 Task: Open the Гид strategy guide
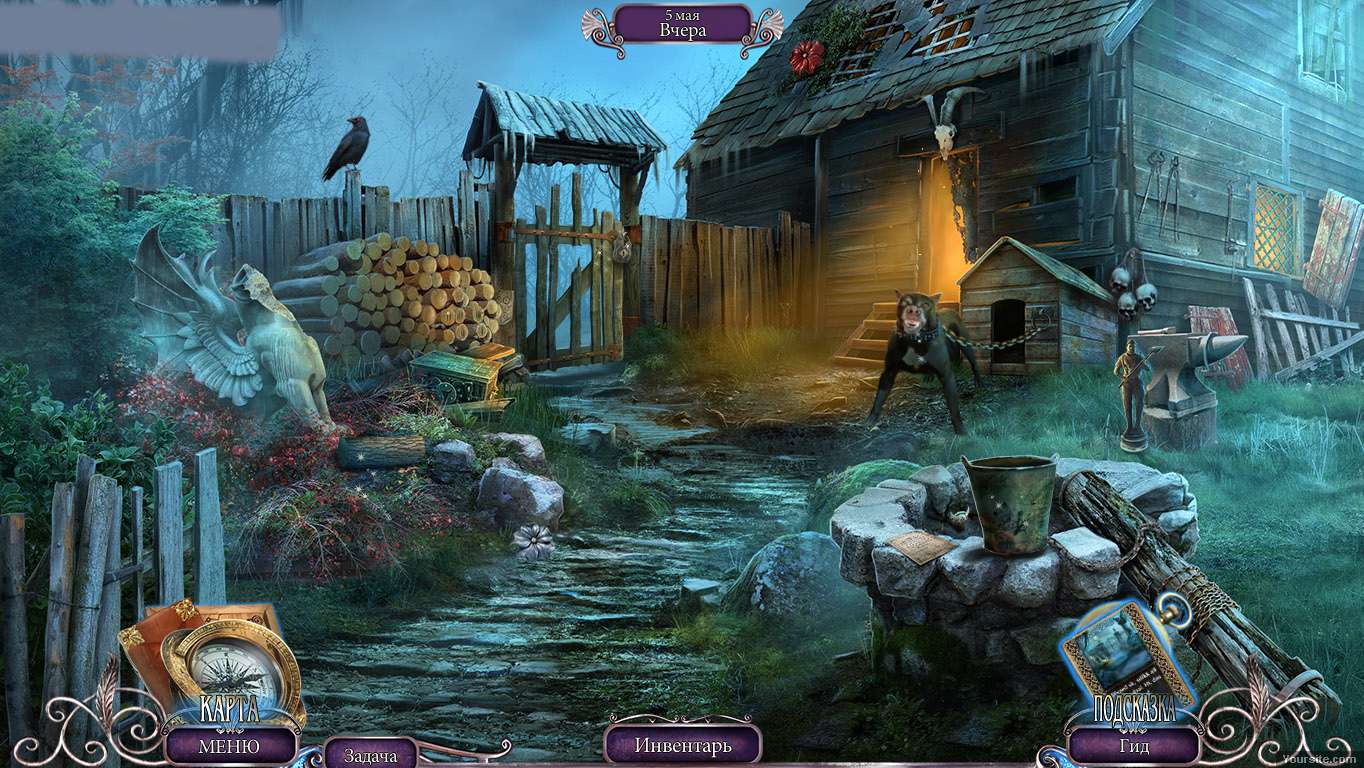(x=1134, y=746)
